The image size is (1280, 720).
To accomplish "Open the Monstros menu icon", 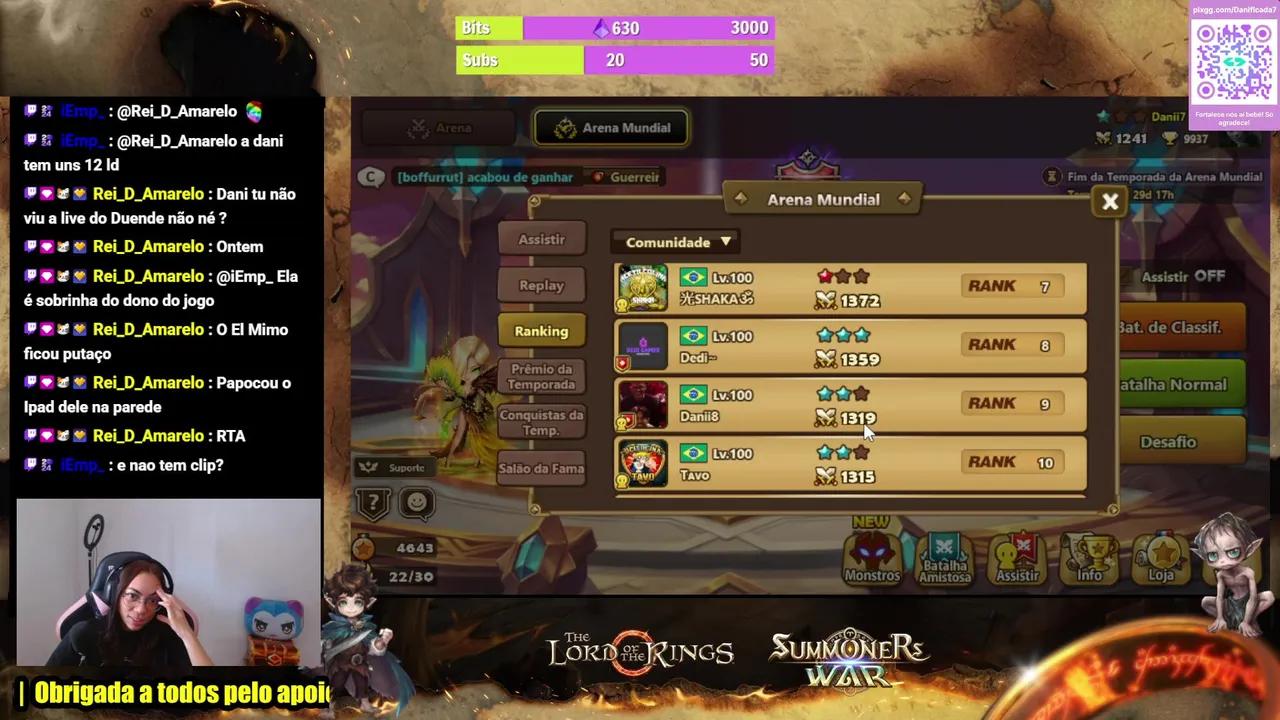I will (x=871, y=557).
